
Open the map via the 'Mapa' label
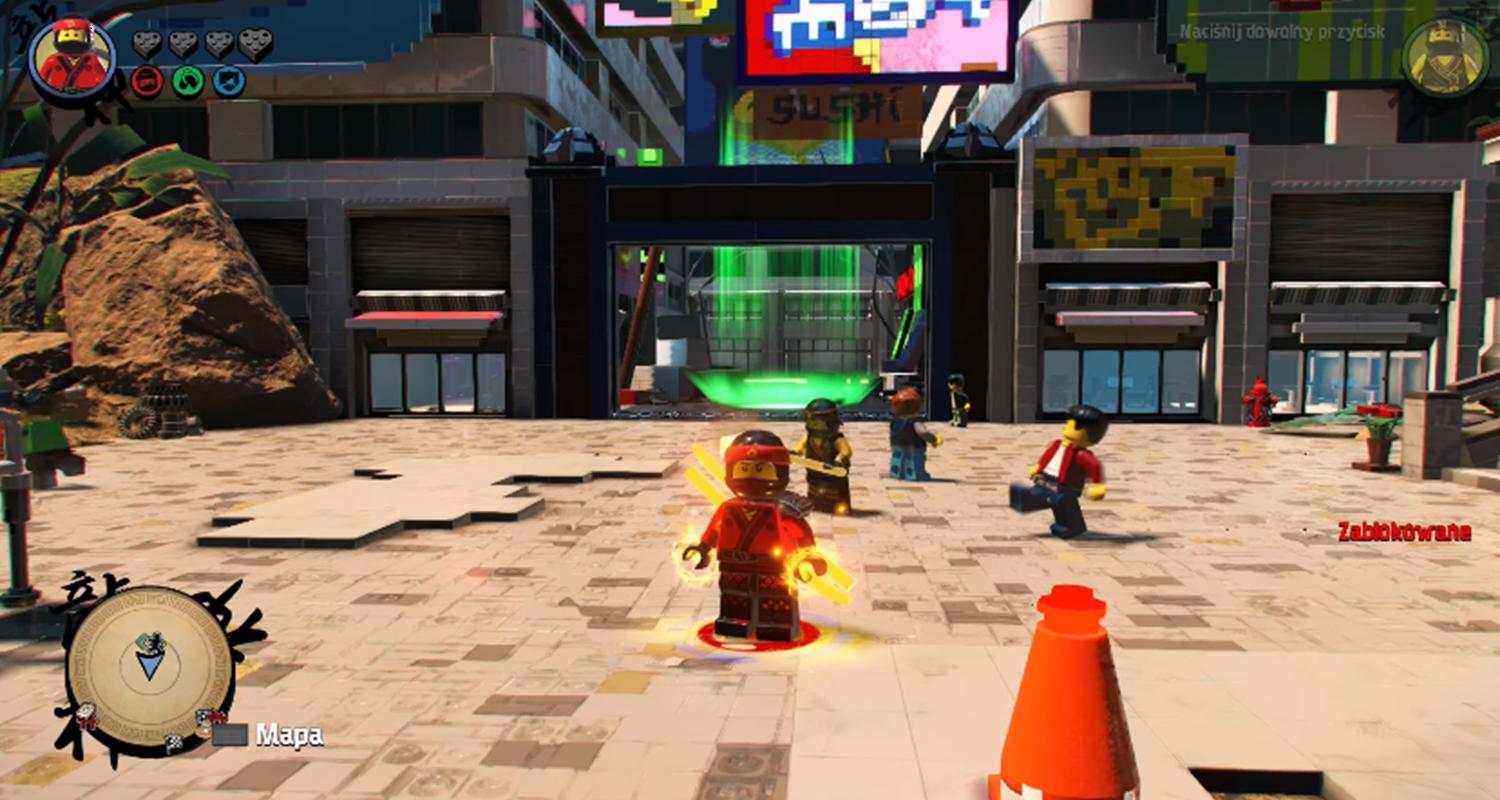pyautogui.click(x=287, y=734)
